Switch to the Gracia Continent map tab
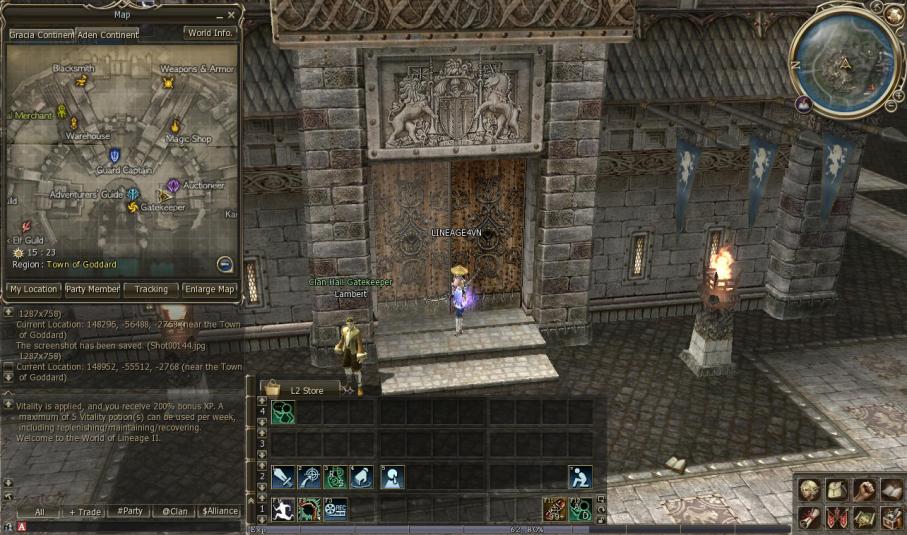The height and width of the screenshot is (535, 907). (x=40, y=34)
